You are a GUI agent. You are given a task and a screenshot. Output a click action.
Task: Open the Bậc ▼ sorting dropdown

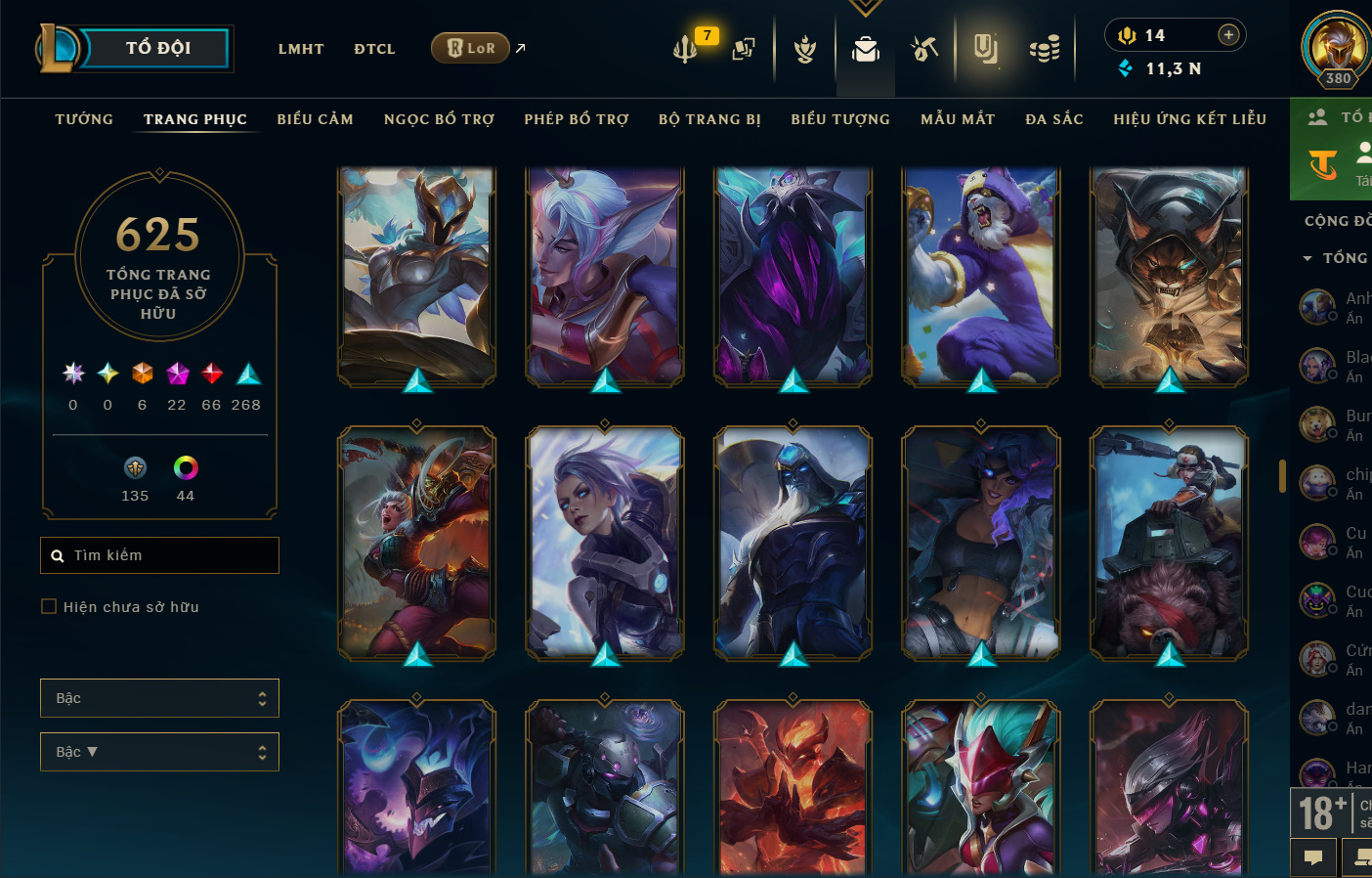click(x=159, y=752)
